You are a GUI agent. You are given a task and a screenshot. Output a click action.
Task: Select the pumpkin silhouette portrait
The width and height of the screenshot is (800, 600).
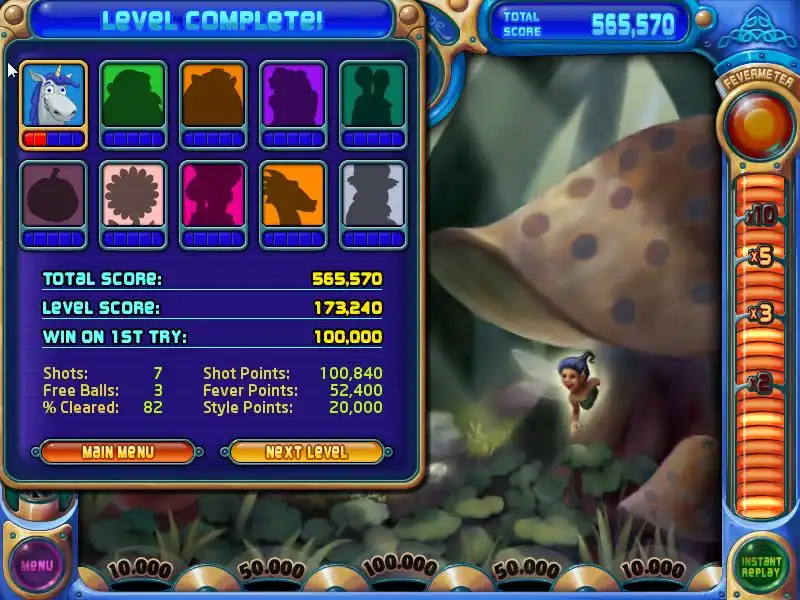click(x=53, y=196)
